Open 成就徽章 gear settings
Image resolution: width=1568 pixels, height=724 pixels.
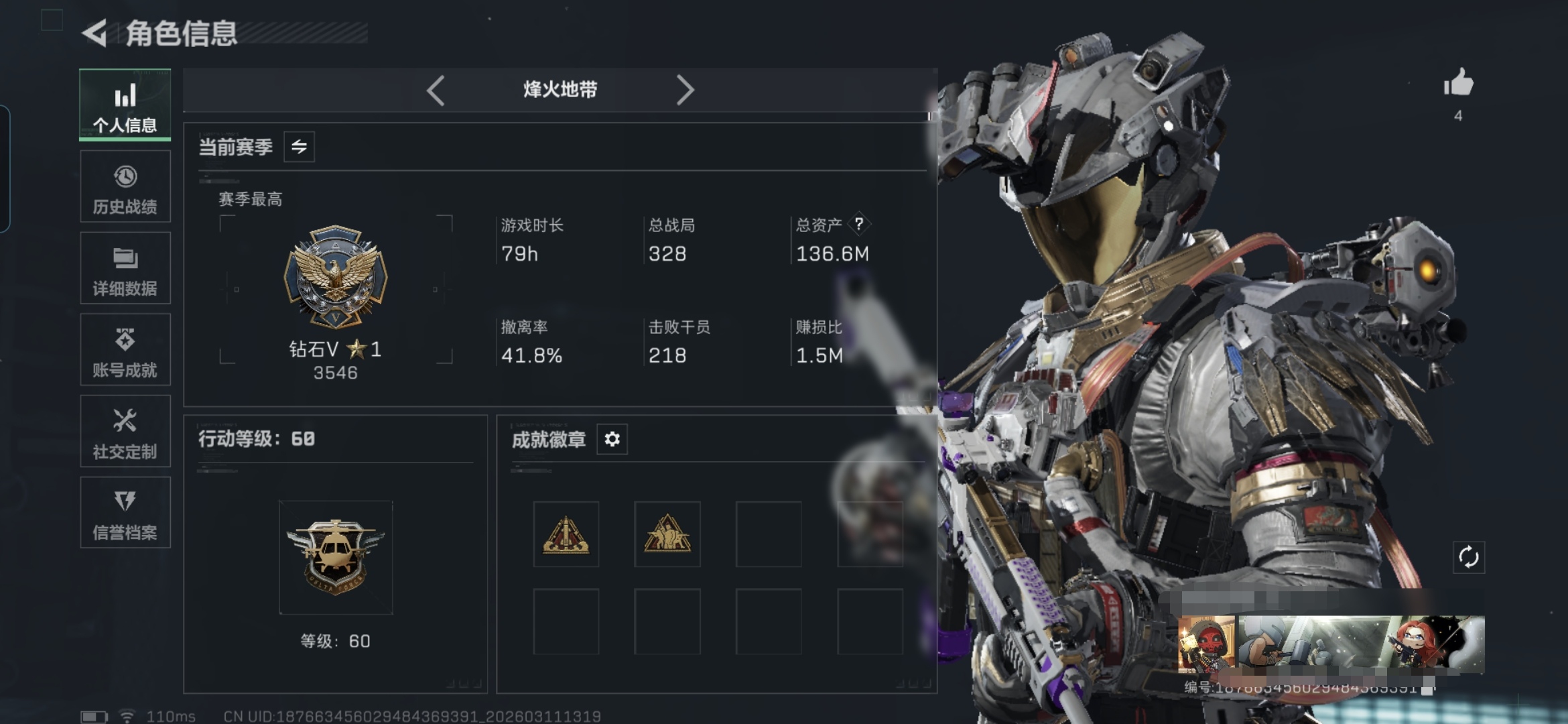[x=612, y=439]
